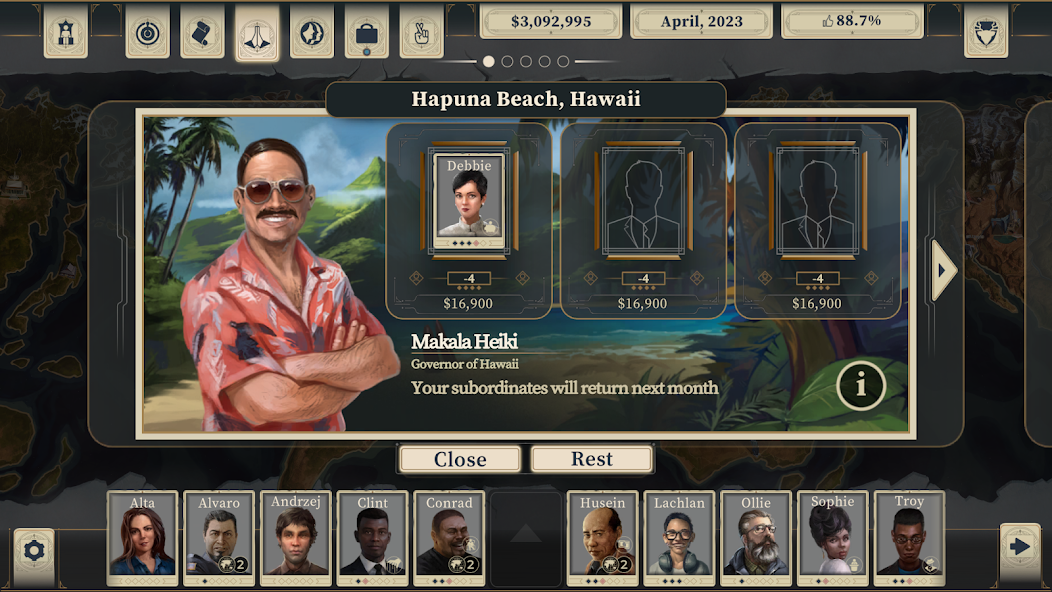1052x592 pixels.
Task: Choose Clint's character card
Action: coord(371,538)
